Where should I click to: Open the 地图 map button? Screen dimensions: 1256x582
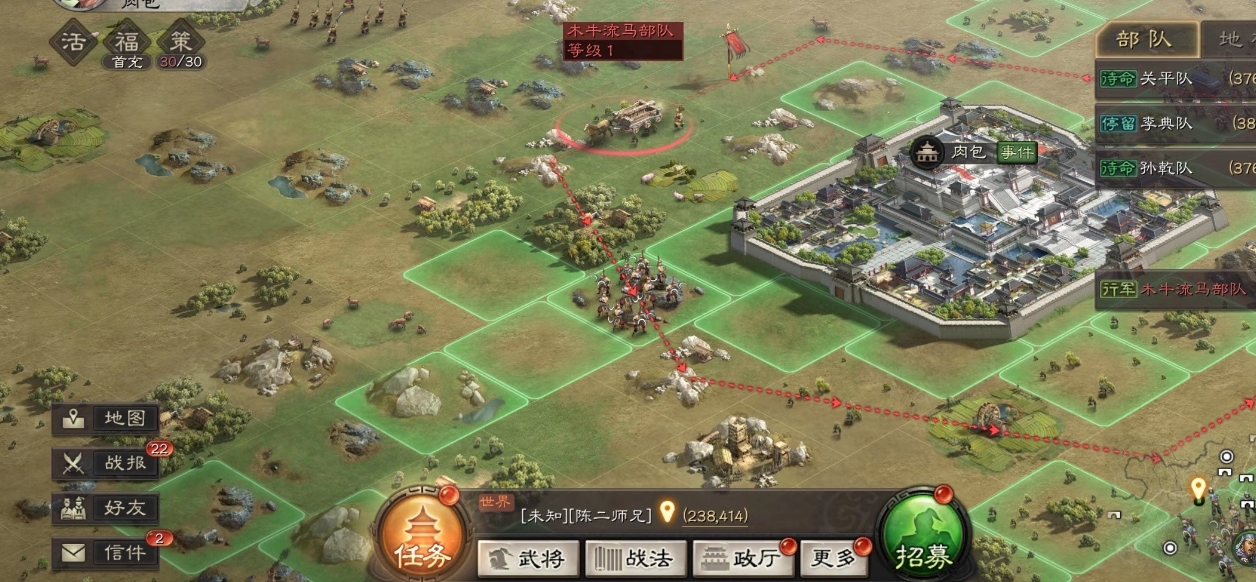106,419
